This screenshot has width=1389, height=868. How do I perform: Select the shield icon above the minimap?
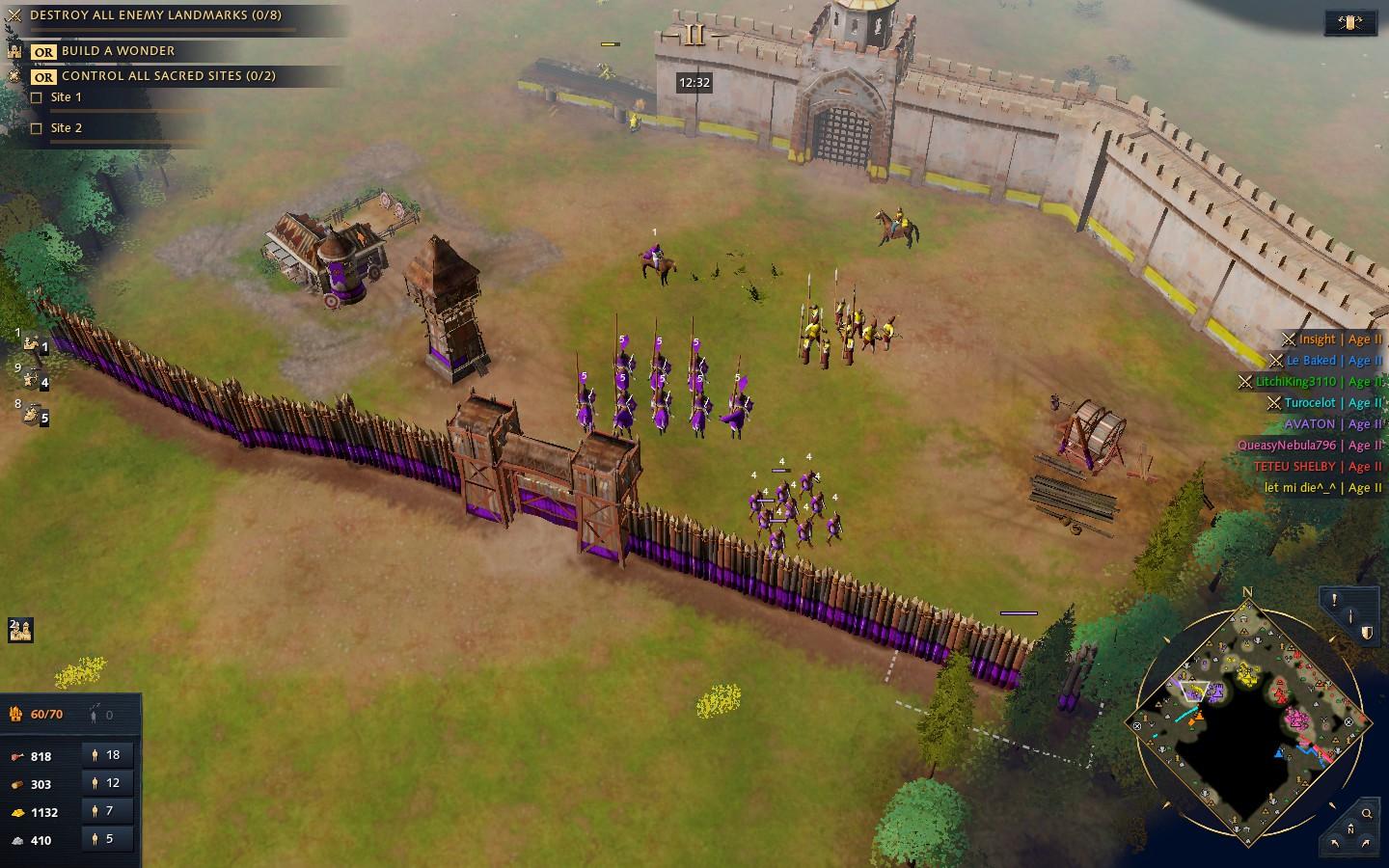[x=1366, y=633]
